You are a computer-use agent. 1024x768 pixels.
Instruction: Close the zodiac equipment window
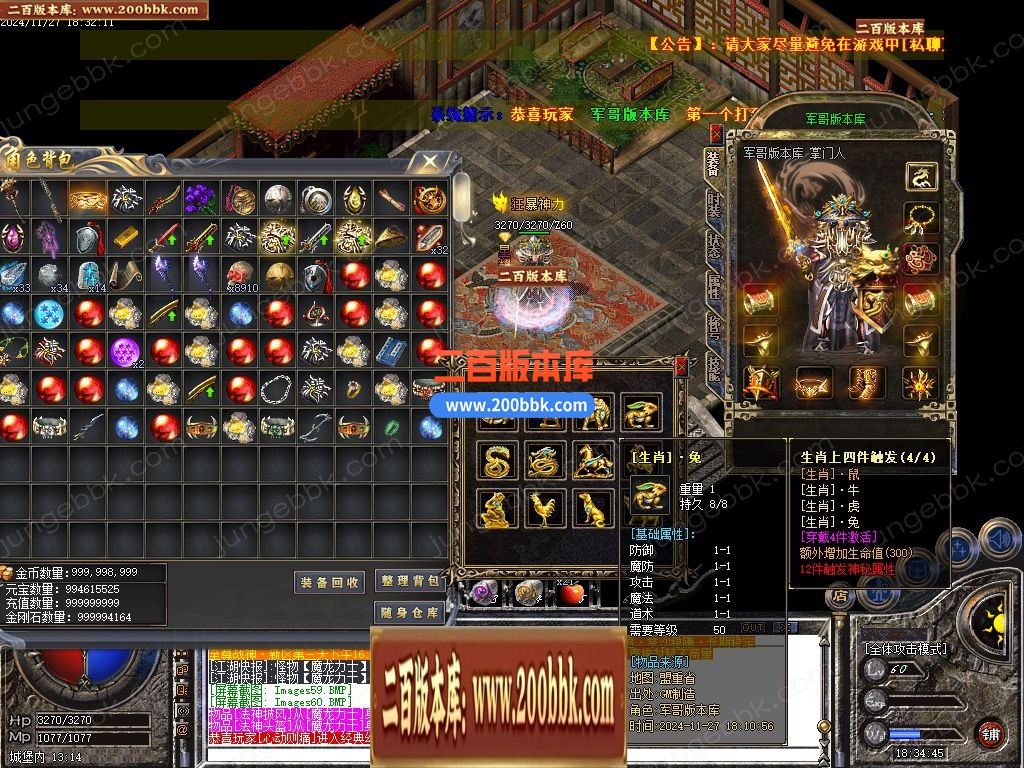tap(681, 367)
